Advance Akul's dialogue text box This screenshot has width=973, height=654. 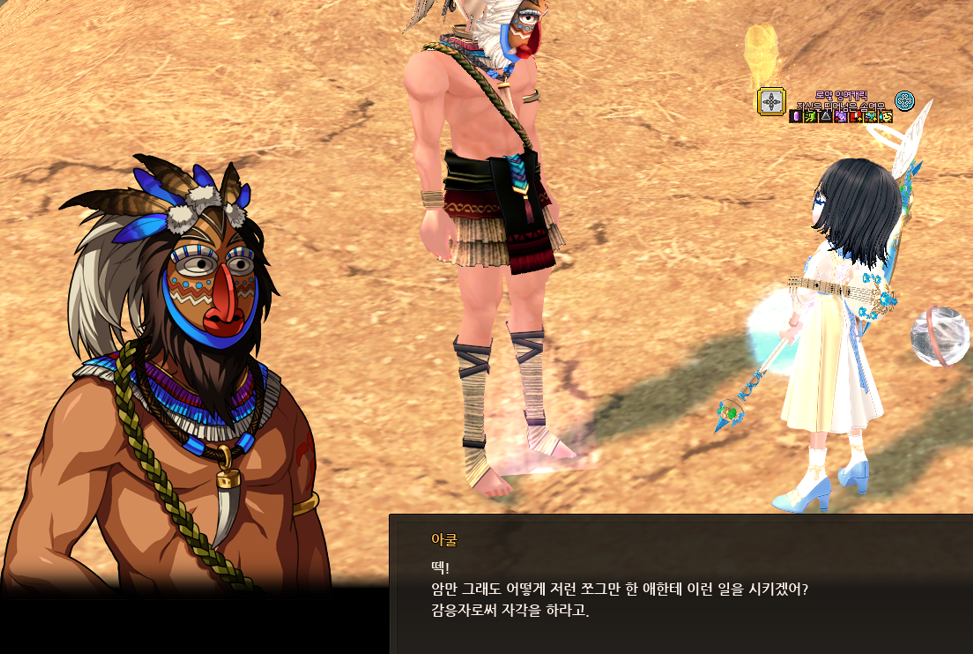(680, 585)
